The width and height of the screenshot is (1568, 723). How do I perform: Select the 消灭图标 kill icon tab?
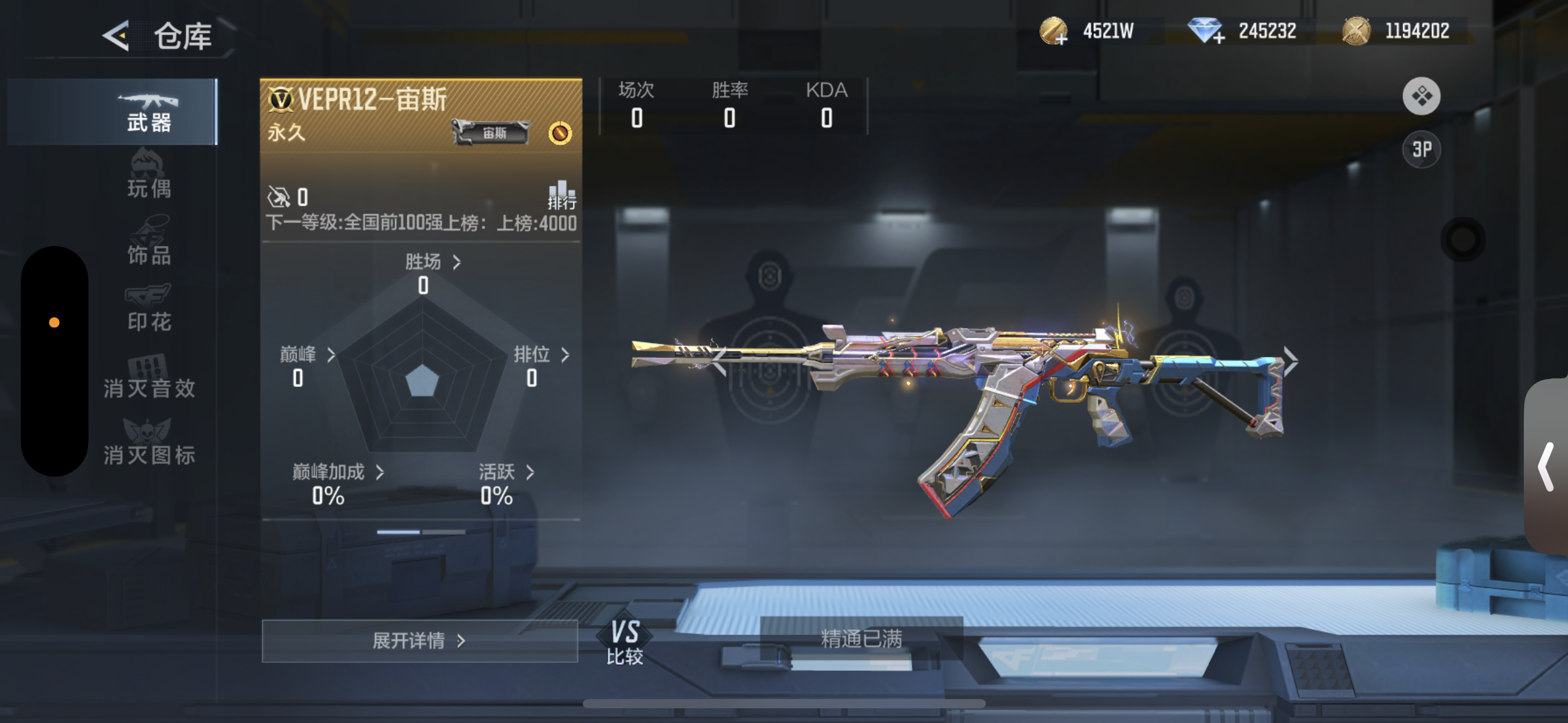pos(148,444)
